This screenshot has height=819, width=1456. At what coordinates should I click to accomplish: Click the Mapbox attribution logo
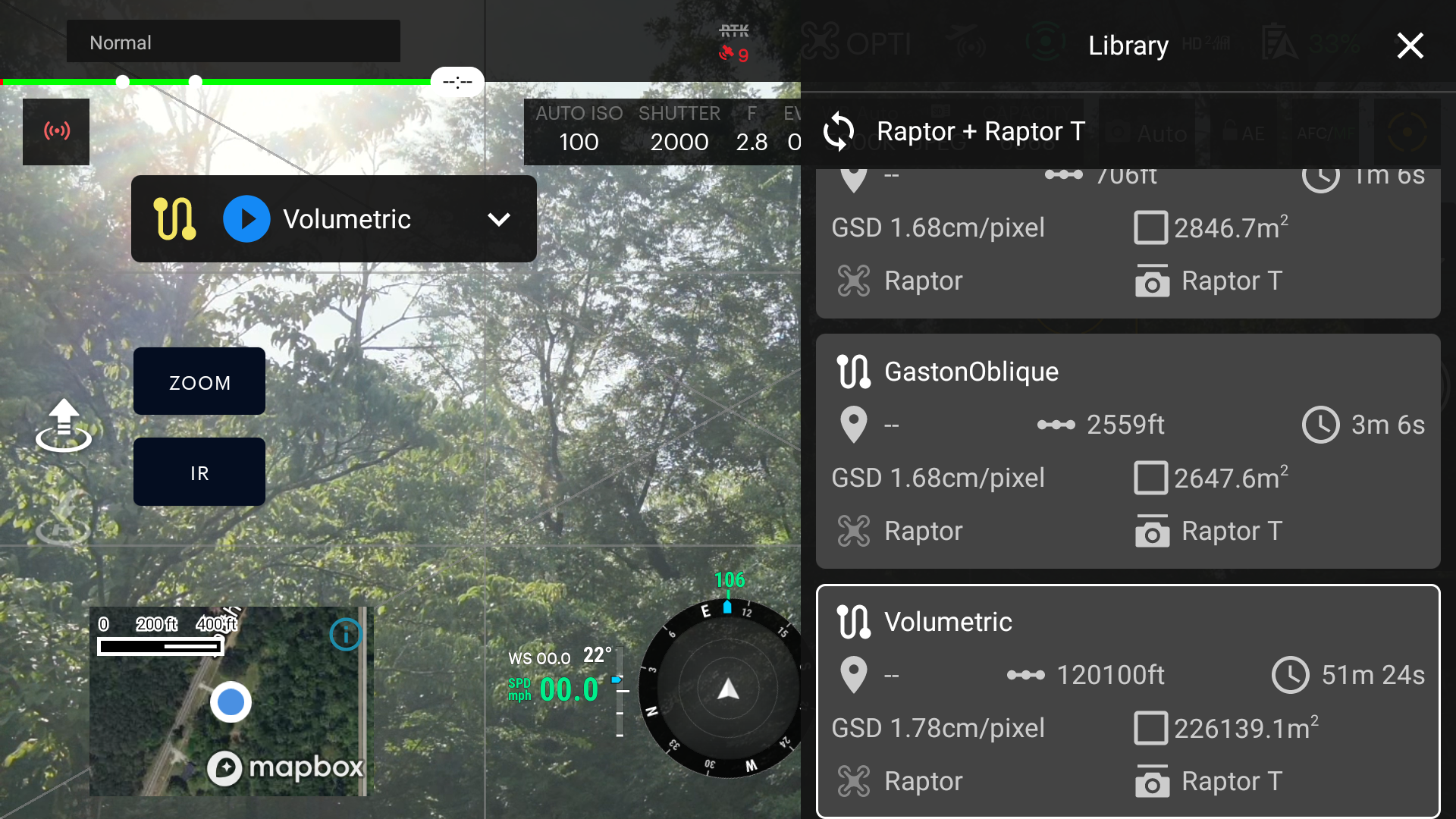click(x=287, y=767)
